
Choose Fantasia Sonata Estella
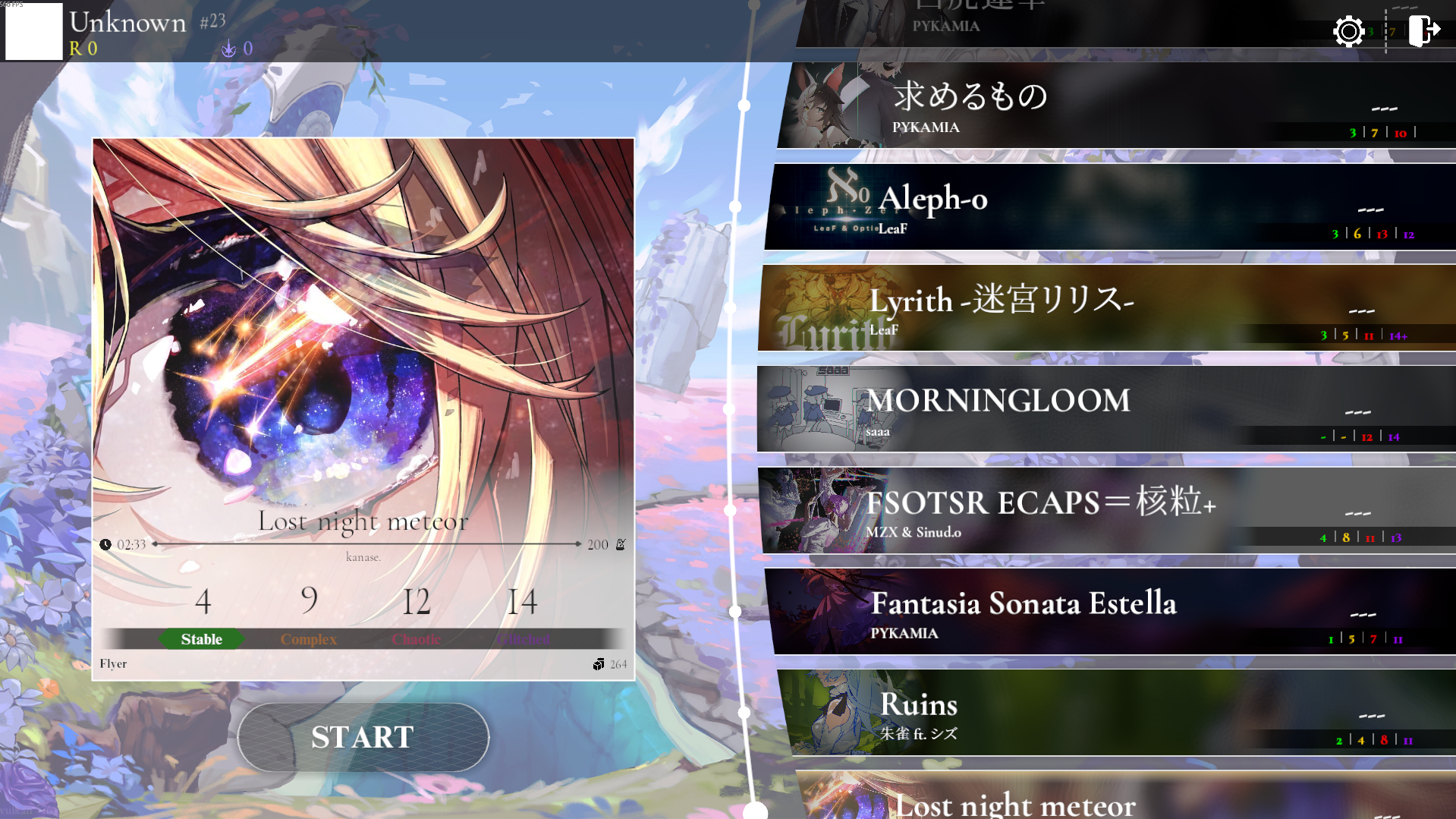tap(1108, 611)
